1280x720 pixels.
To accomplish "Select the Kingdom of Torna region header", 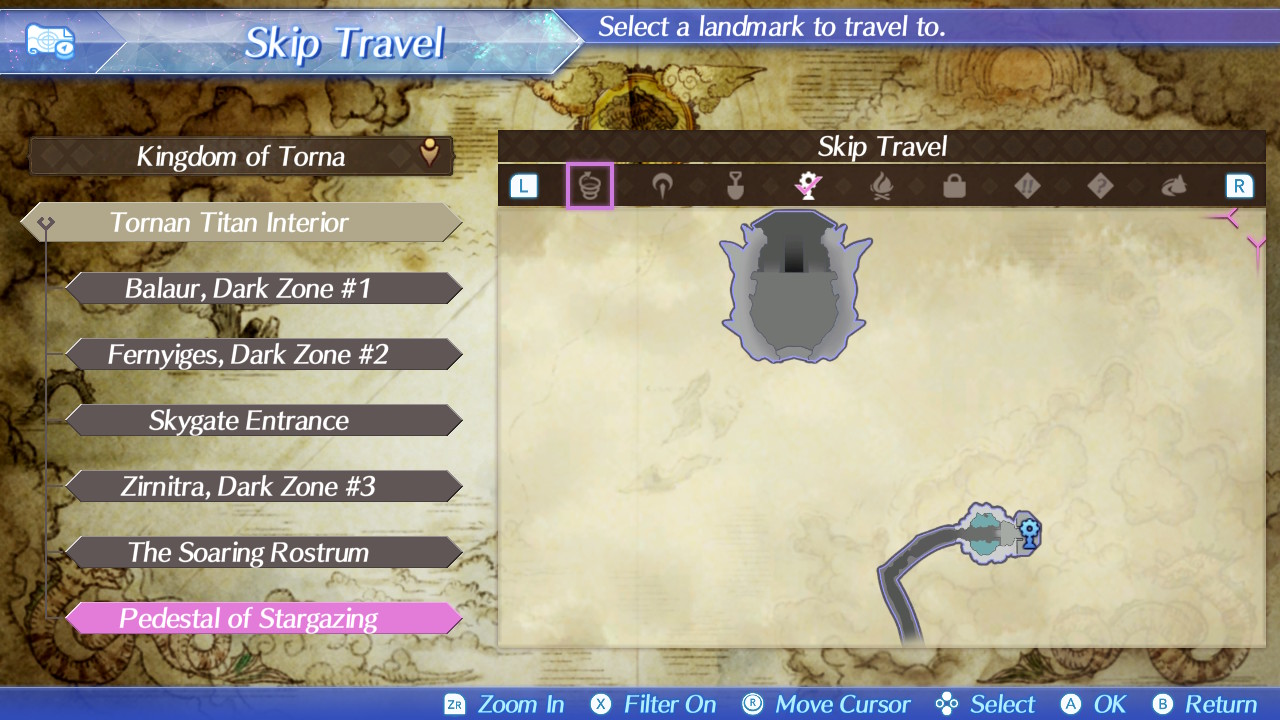I will click(x=241, y=156).
